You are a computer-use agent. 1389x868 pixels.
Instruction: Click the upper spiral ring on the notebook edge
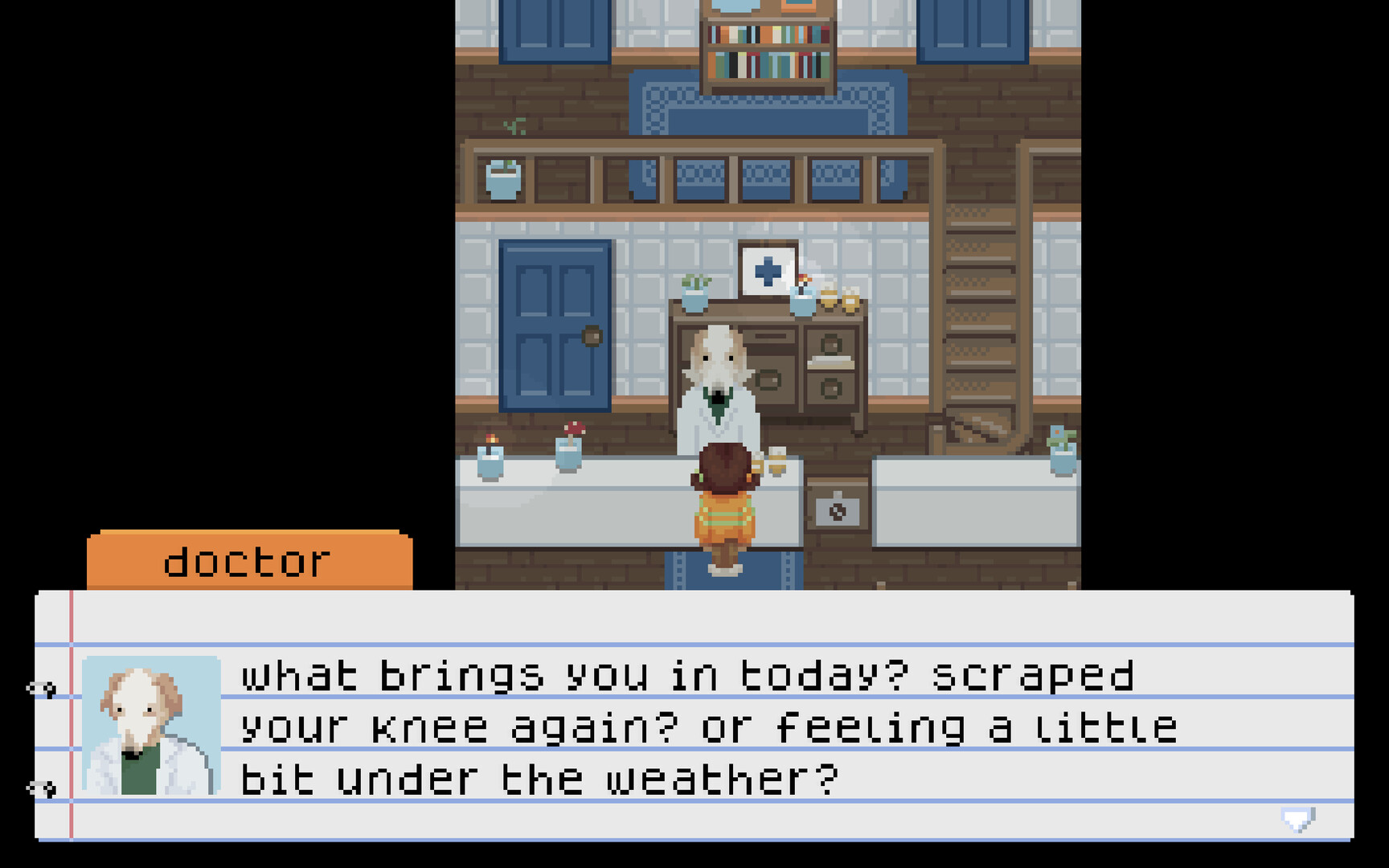tap(40, 687)
